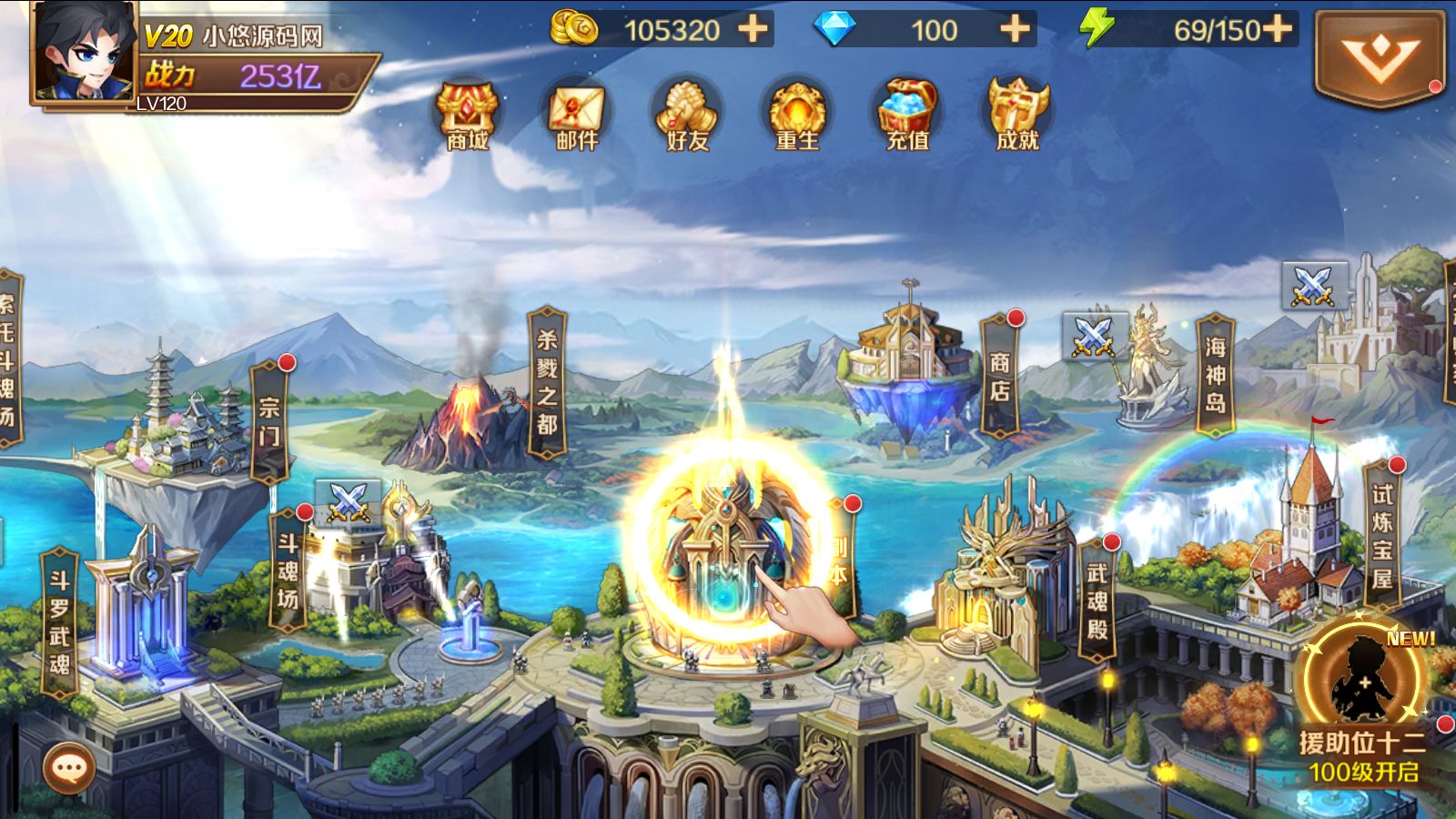1456x819 pixels.
Task: Add diamonds using the plus button
Action: coord(1016,30)
